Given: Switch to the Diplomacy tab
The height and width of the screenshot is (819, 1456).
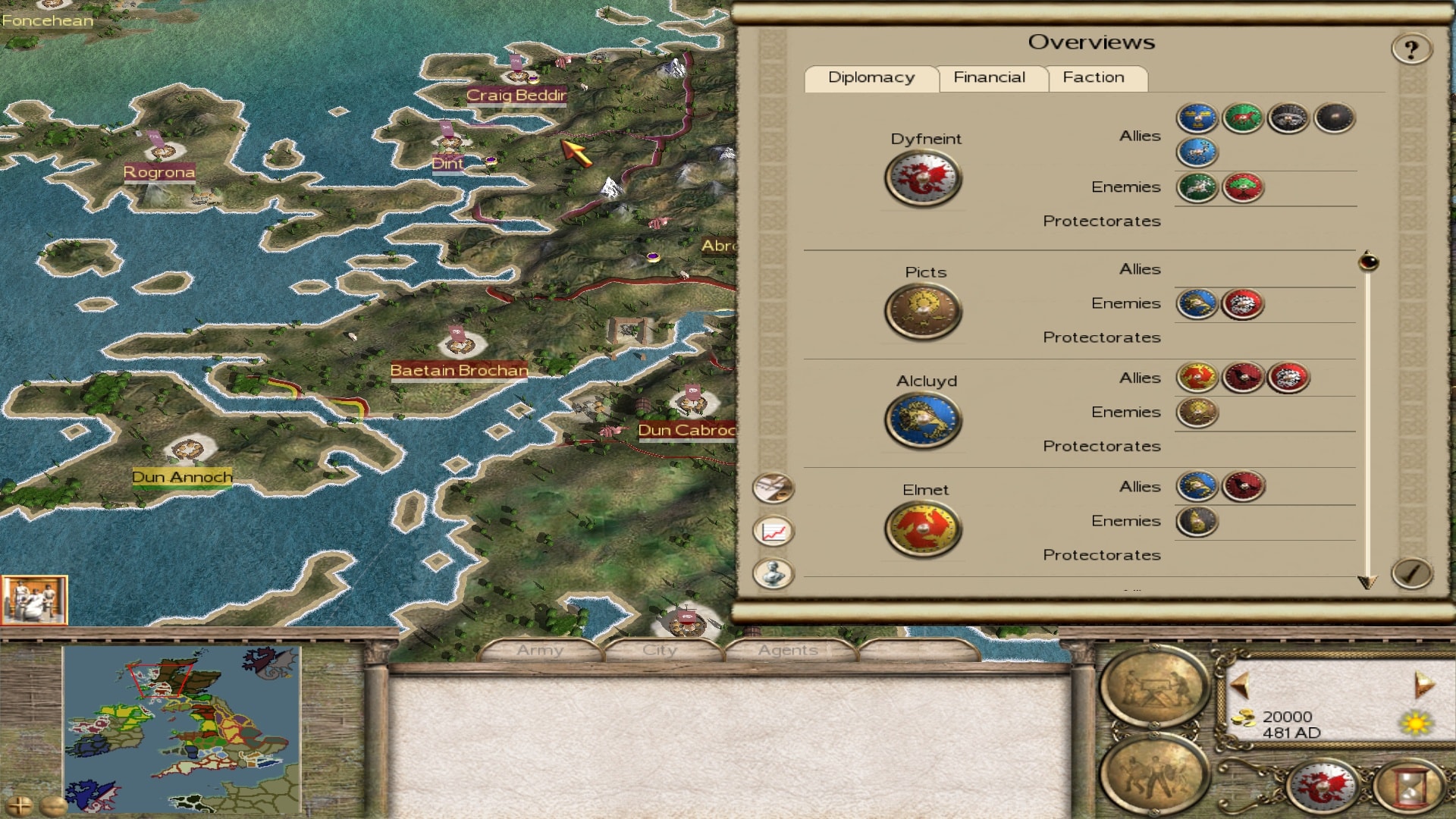Looking at the screenshot, I should coord(871,77).
